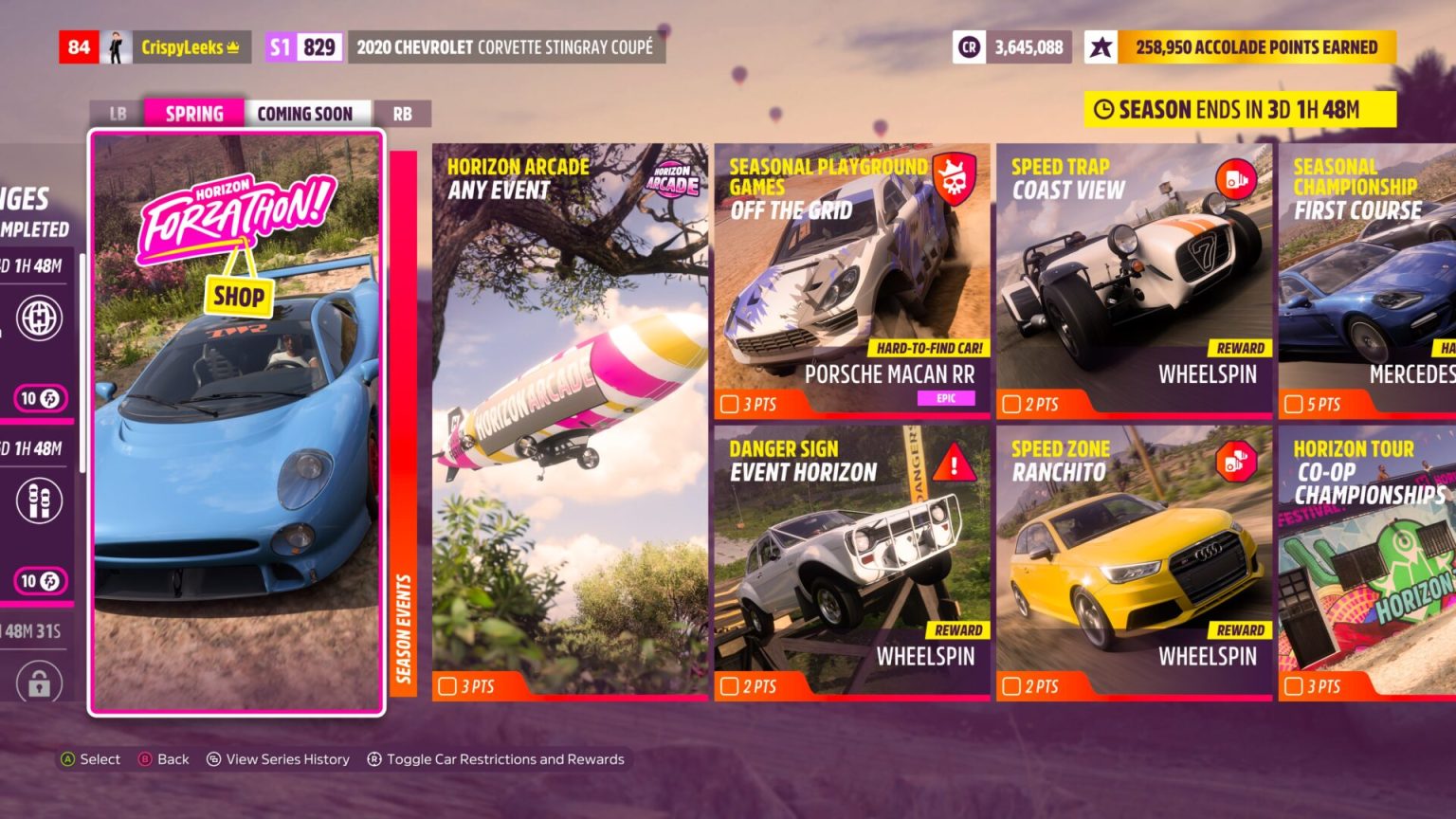
Task: Click the padlock icon on the locked challenge
Action: (40, 681)
